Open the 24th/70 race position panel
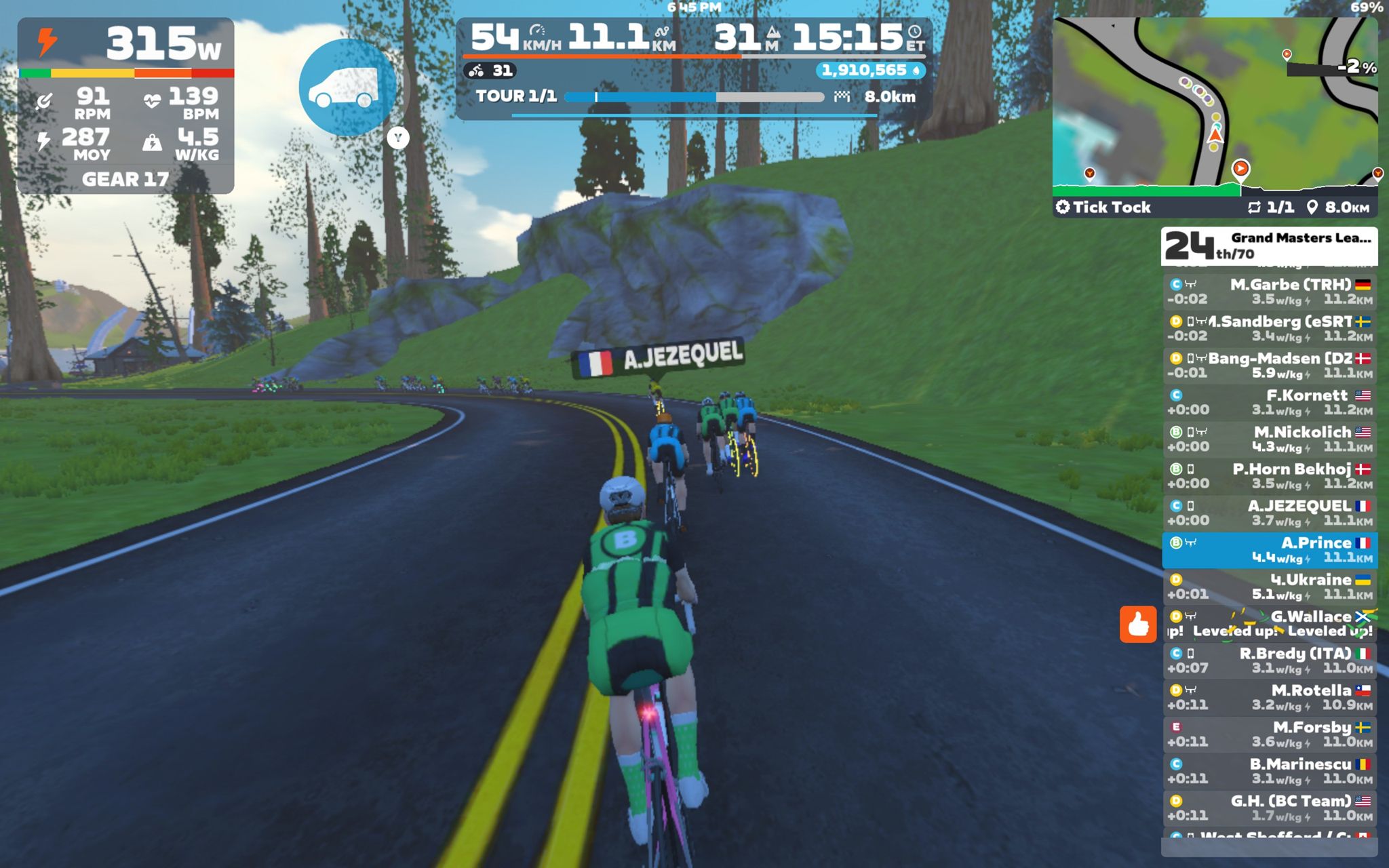Screen dimensions: 1389x868 tap(1269, 245)
